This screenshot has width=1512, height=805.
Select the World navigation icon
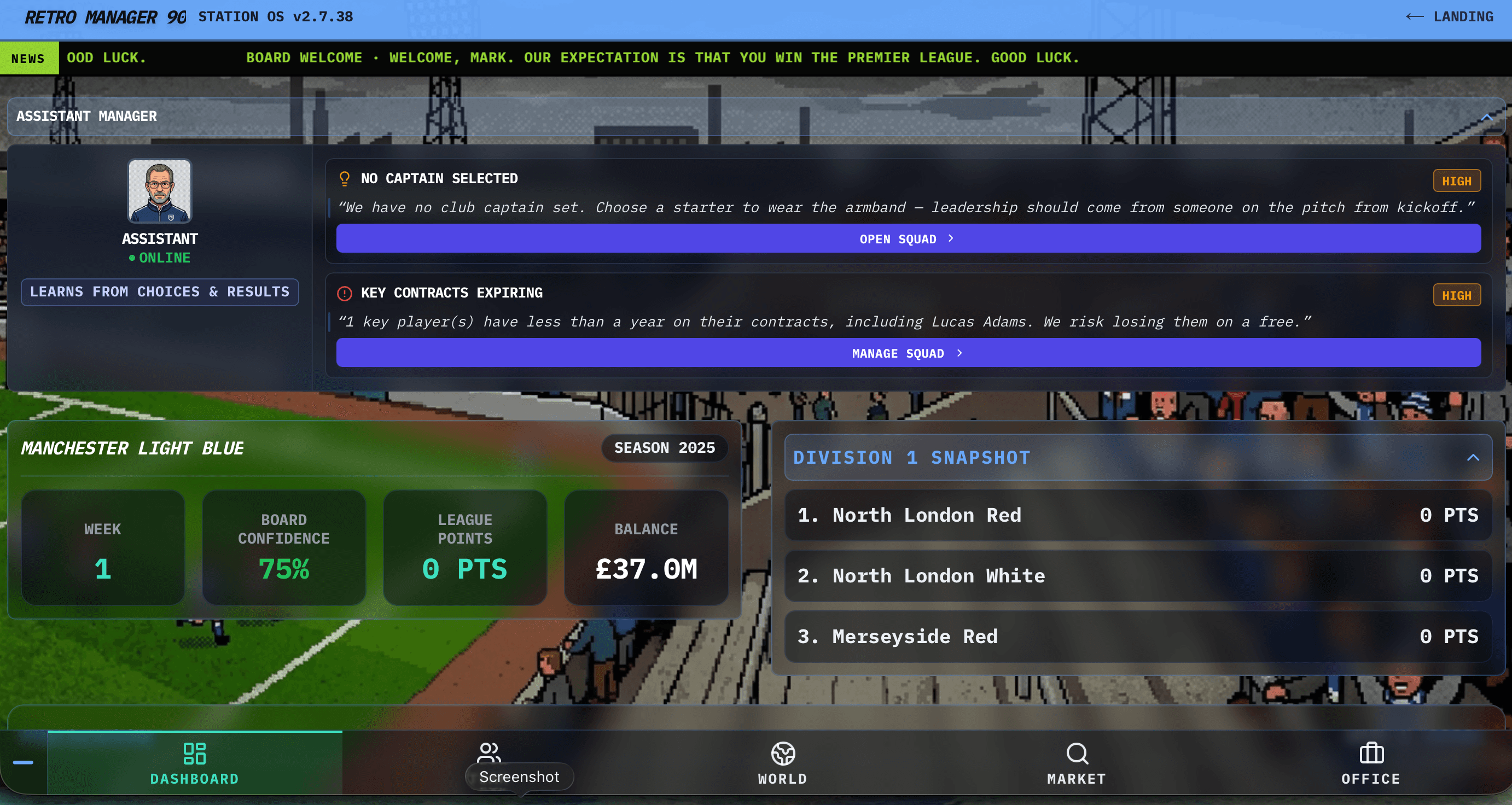point(782,763)
